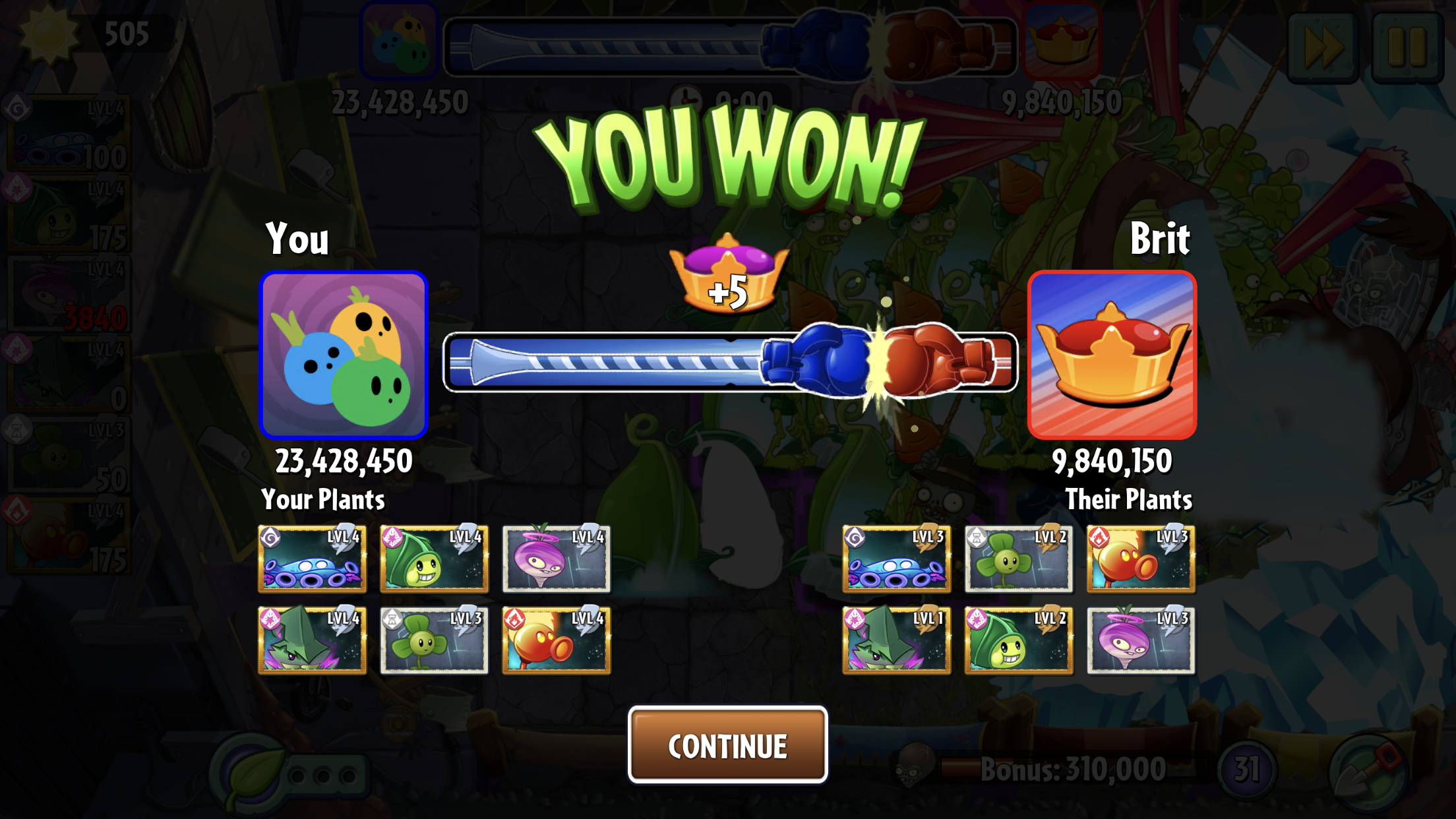This screenshot has width=1456, height=819.
Task: Inspect Brit's LVL 3 blue Moonflower card
Action: point(896,559)
